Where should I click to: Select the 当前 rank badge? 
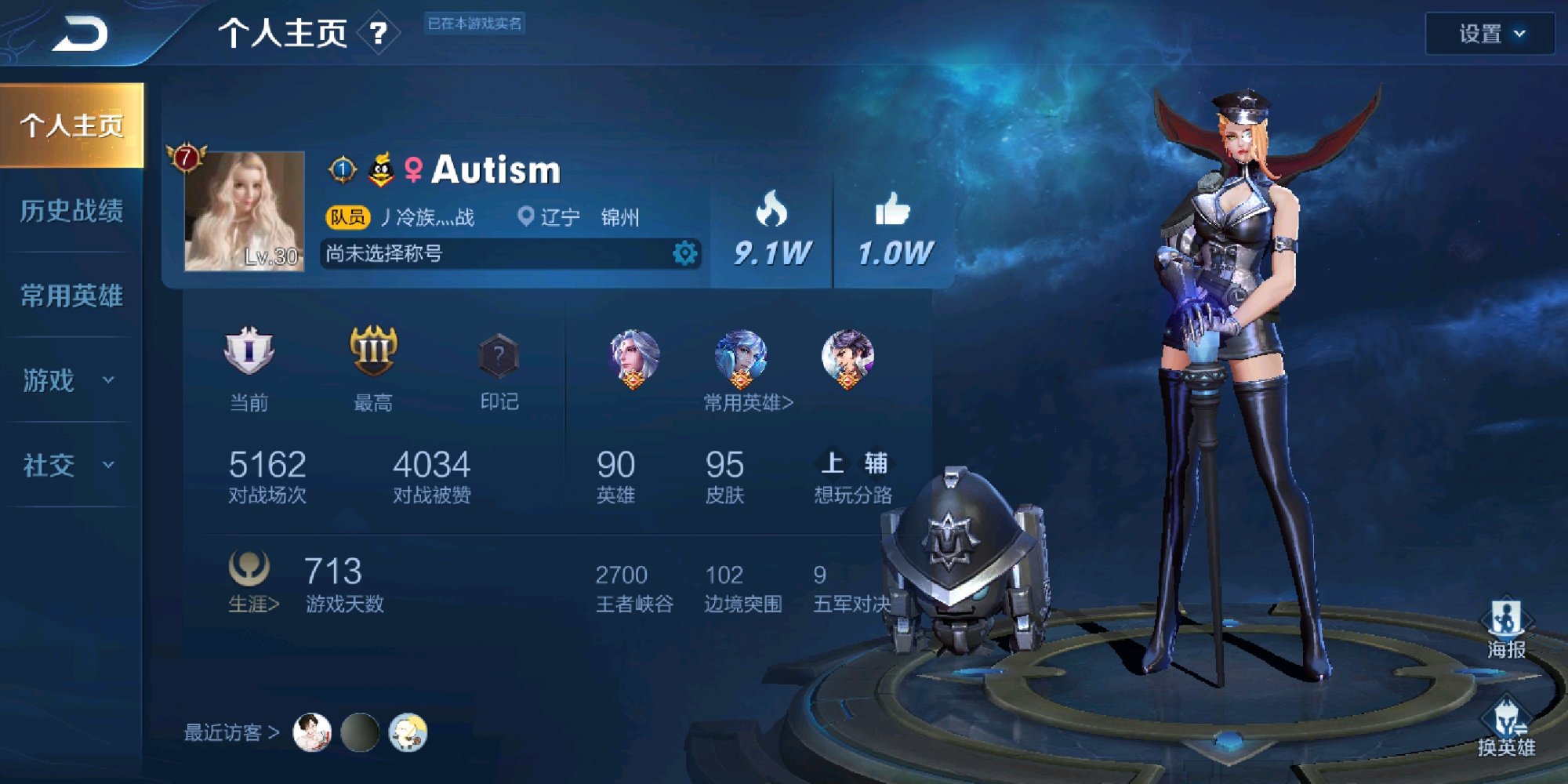(249, 350)
